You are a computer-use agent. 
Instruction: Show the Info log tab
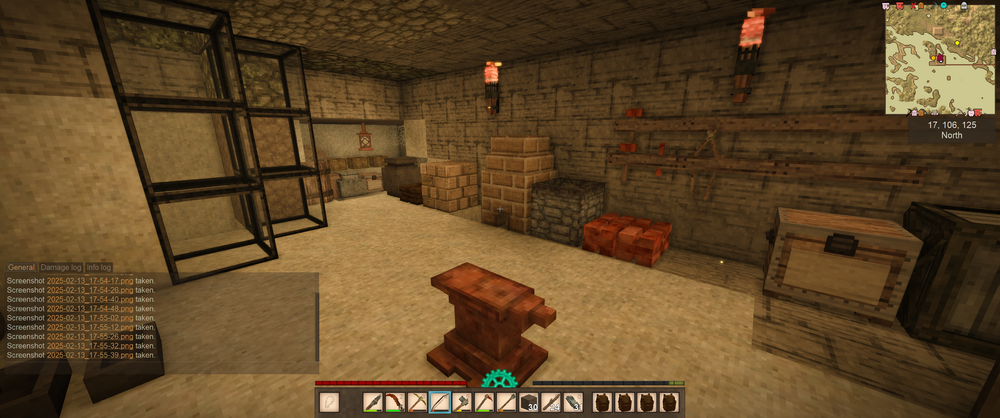(99, 268)
